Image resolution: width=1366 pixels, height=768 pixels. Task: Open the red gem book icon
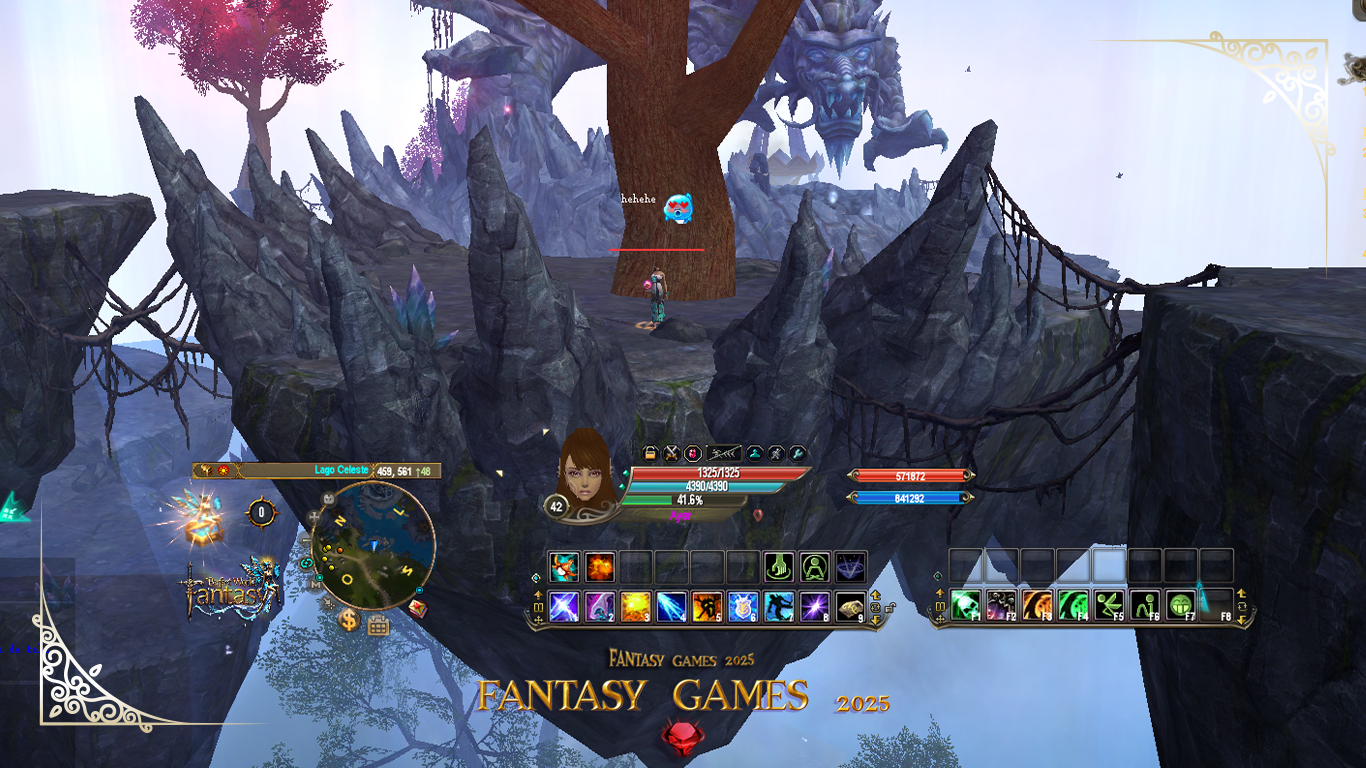click(x=417, y=607)
